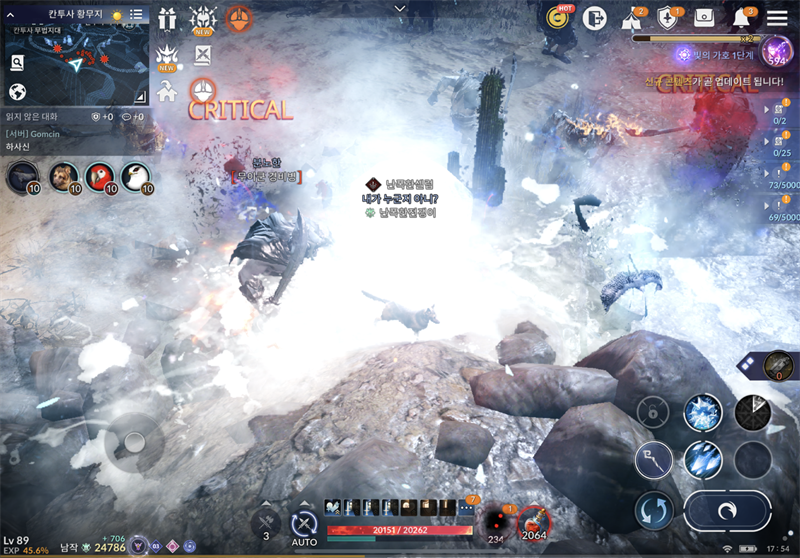Open the gift box rewards icon

pyautogui.click(x=166, y=17)
